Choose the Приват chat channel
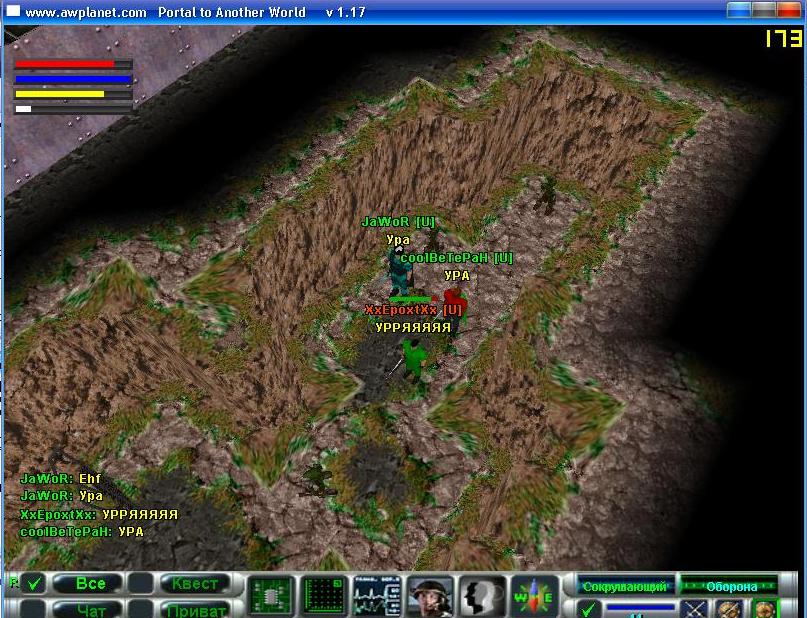The image size is (807, 618). pos(195,609)
